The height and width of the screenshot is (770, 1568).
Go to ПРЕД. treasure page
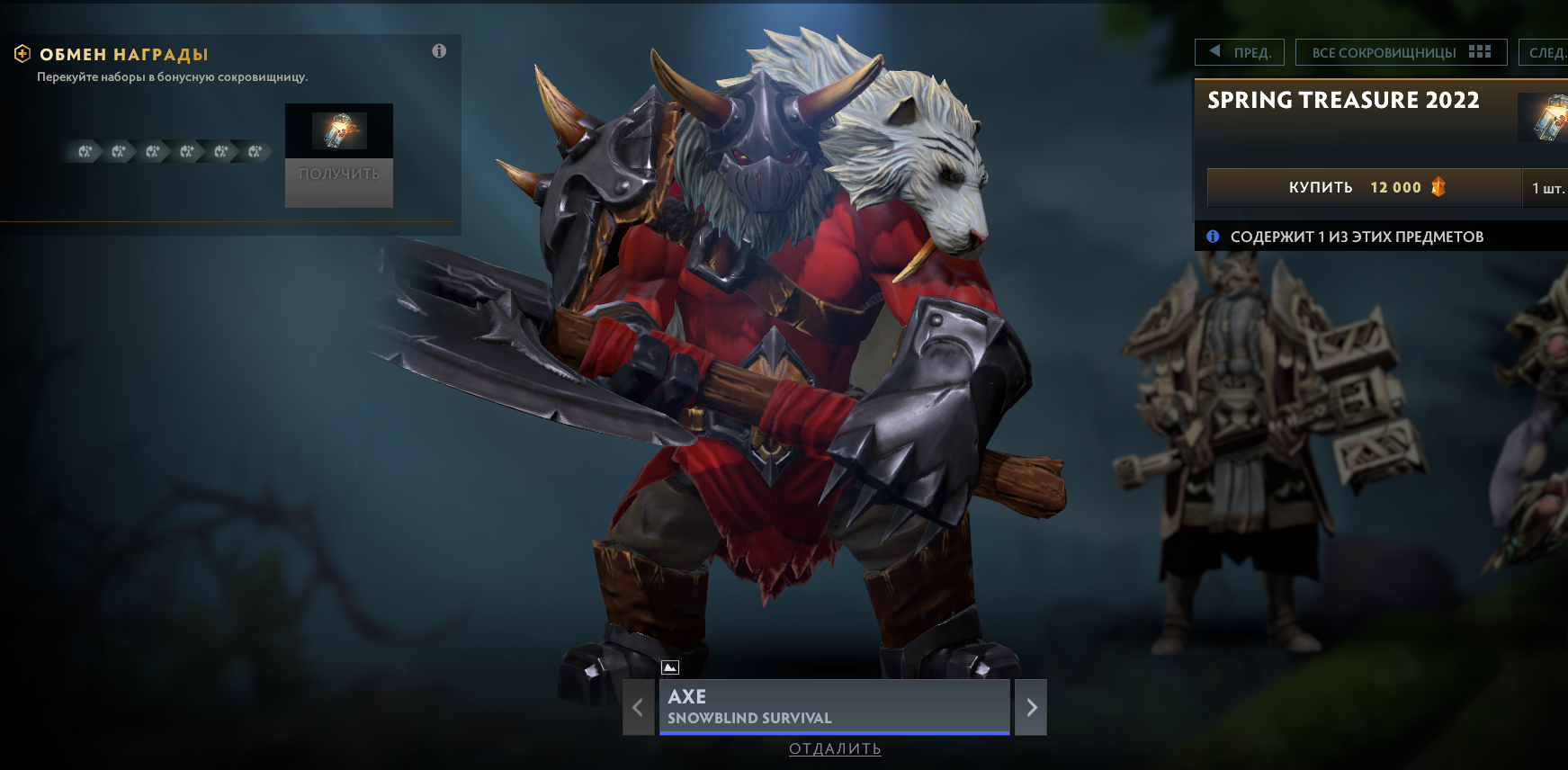[1239, 52]
